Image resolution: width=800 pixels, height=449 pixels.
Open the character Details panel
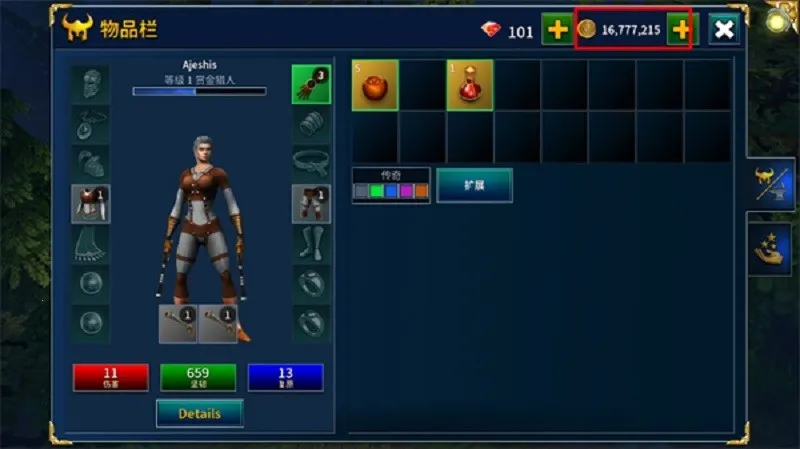click(199, 412)
